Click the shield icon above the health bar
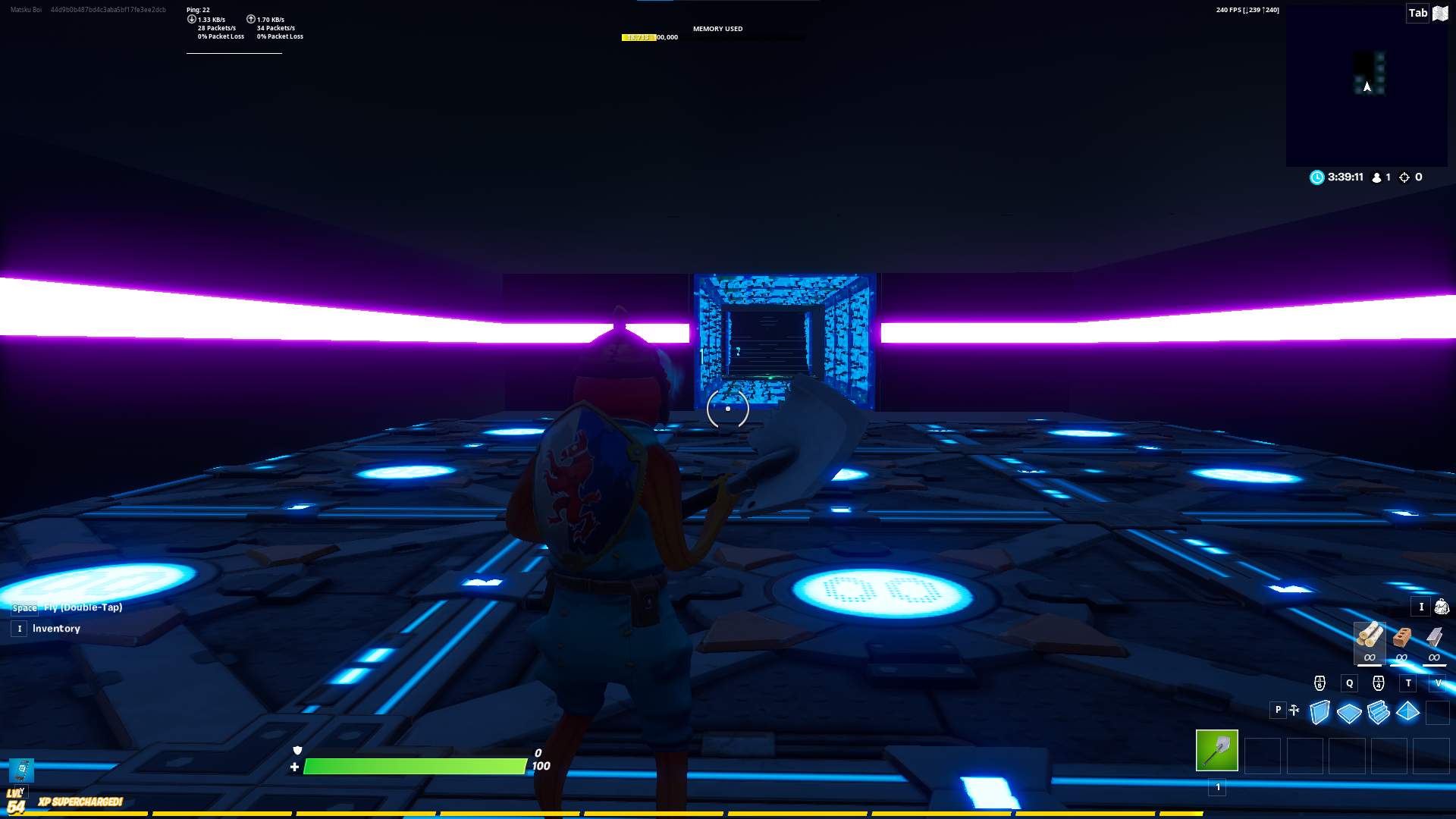Screen dimensions: 1456x819 coord(297,750)
